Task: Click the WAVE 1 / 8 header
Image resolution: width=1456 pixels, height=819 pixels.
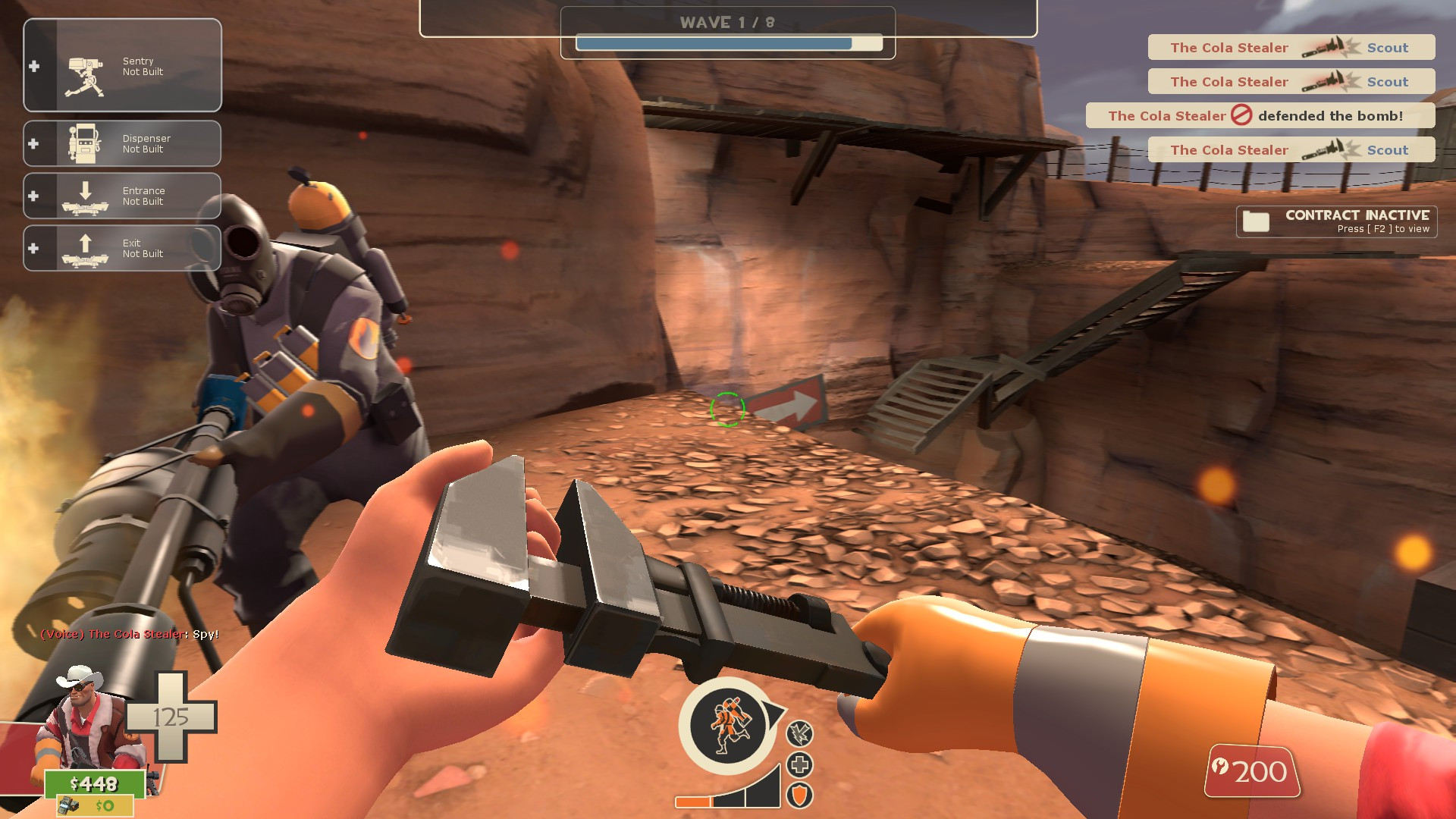Action: [726, 22]
